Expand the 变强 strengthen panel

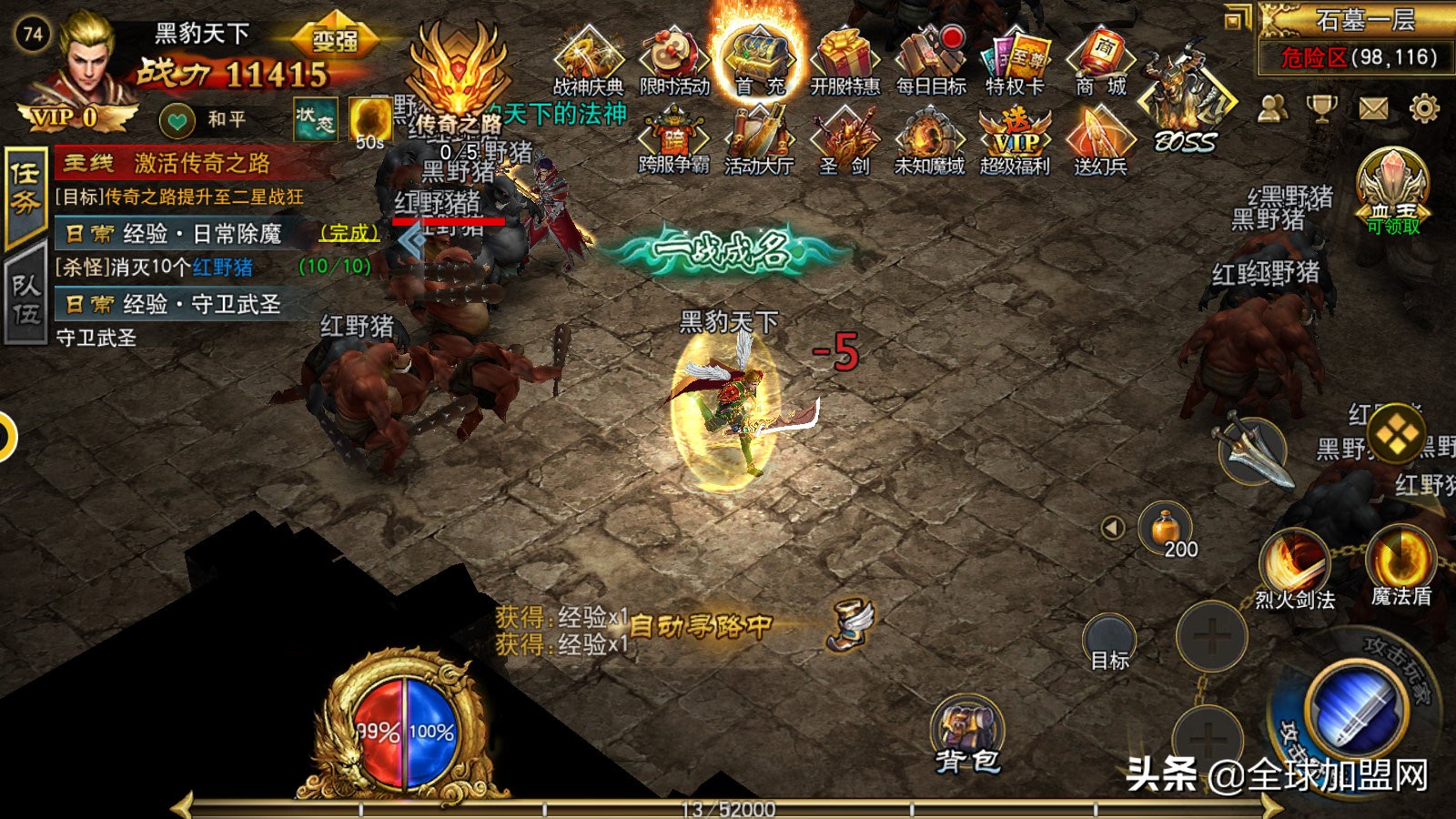coord(334,38)
